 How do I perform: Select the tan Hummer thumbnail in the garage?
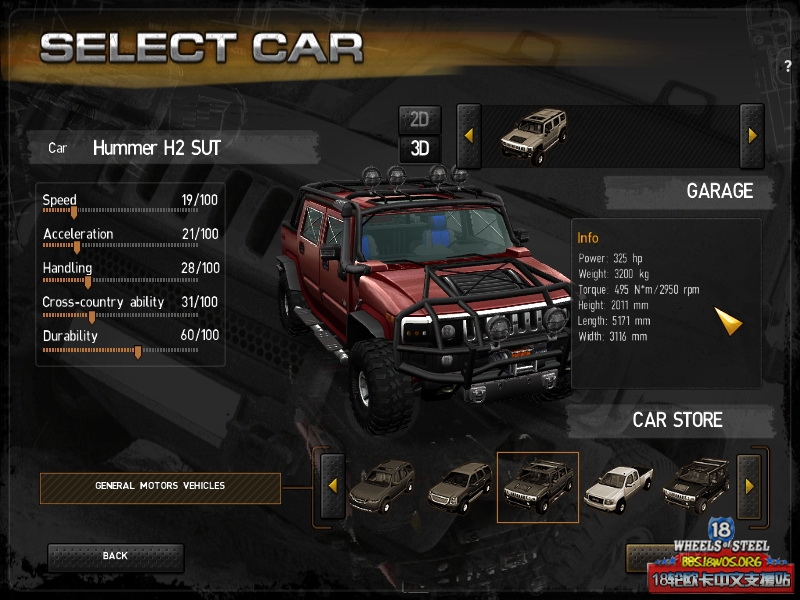533,136
